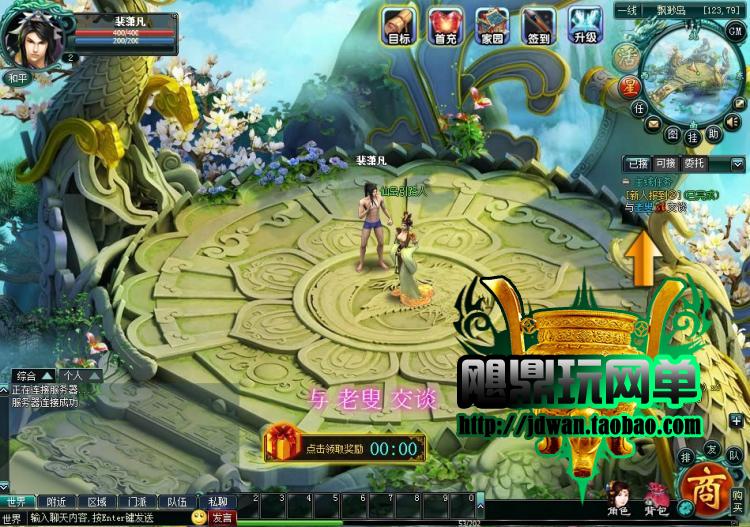Open the 升级 level-up icon

tap(585, 25)
